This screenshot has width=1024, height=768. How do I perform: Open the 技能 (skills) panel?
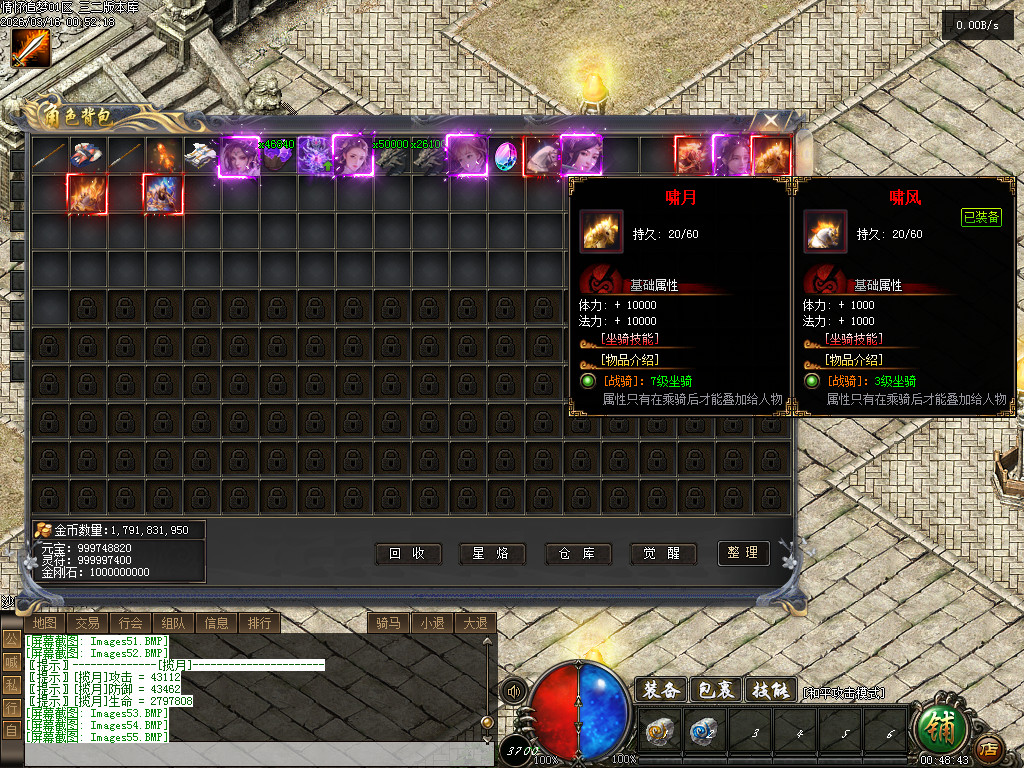point(771,690)
